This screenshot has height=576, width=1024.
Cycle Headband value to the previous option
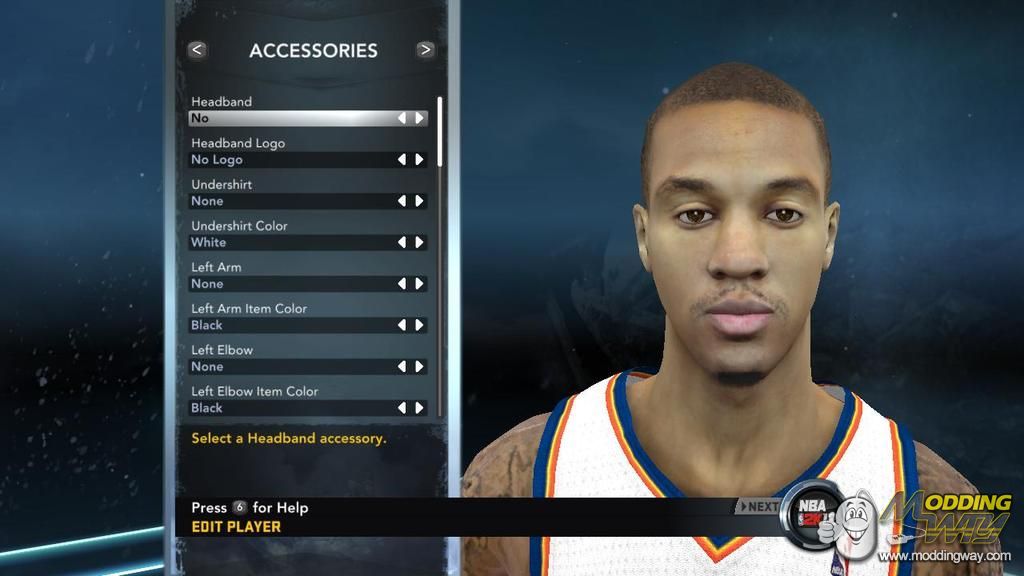[402, 118]
